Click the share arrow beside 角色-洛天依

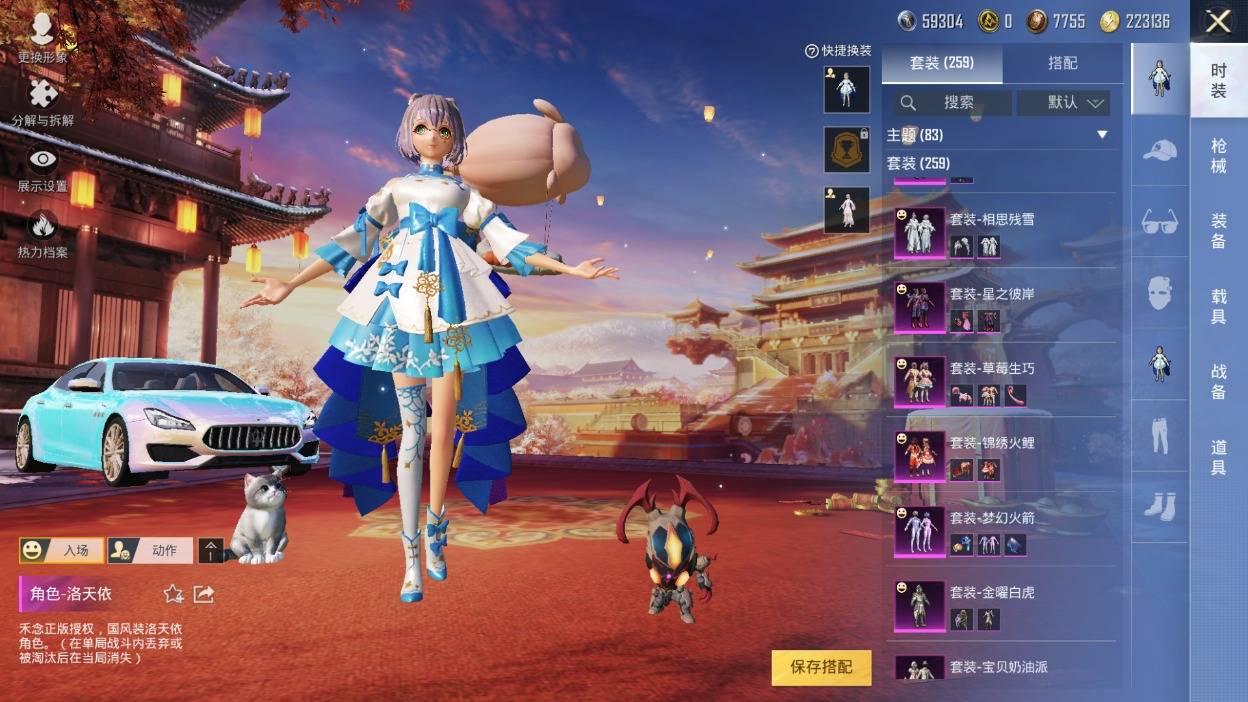point(204,594)
